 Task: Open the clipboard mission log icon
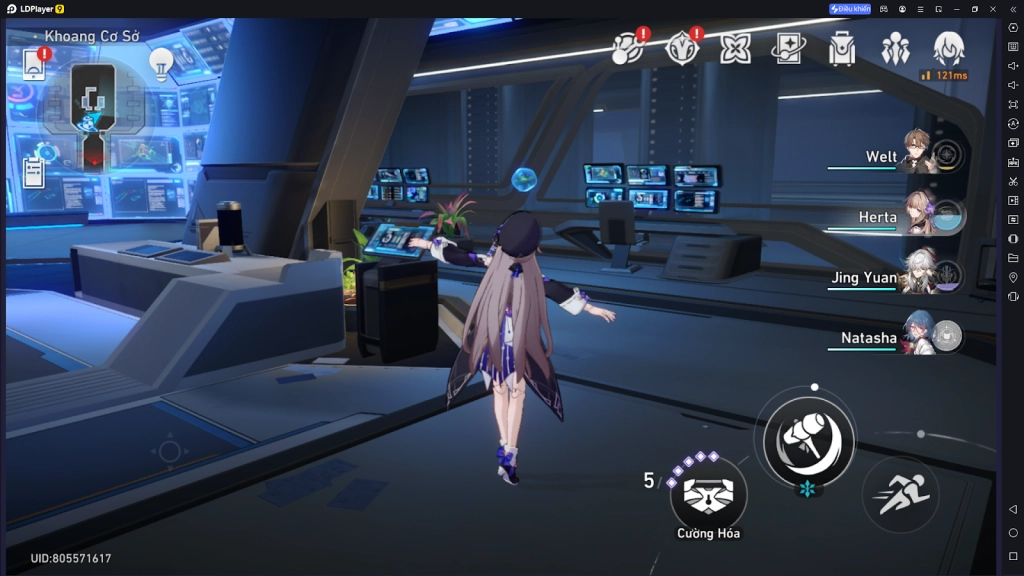coord(34,173)
